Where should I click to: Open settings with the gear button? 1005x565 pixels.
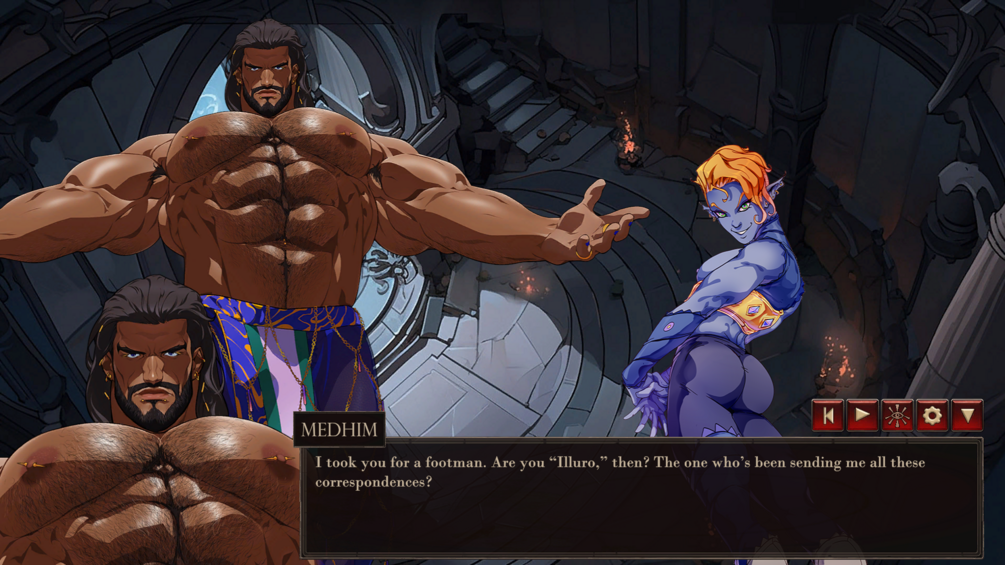(932, 415)
